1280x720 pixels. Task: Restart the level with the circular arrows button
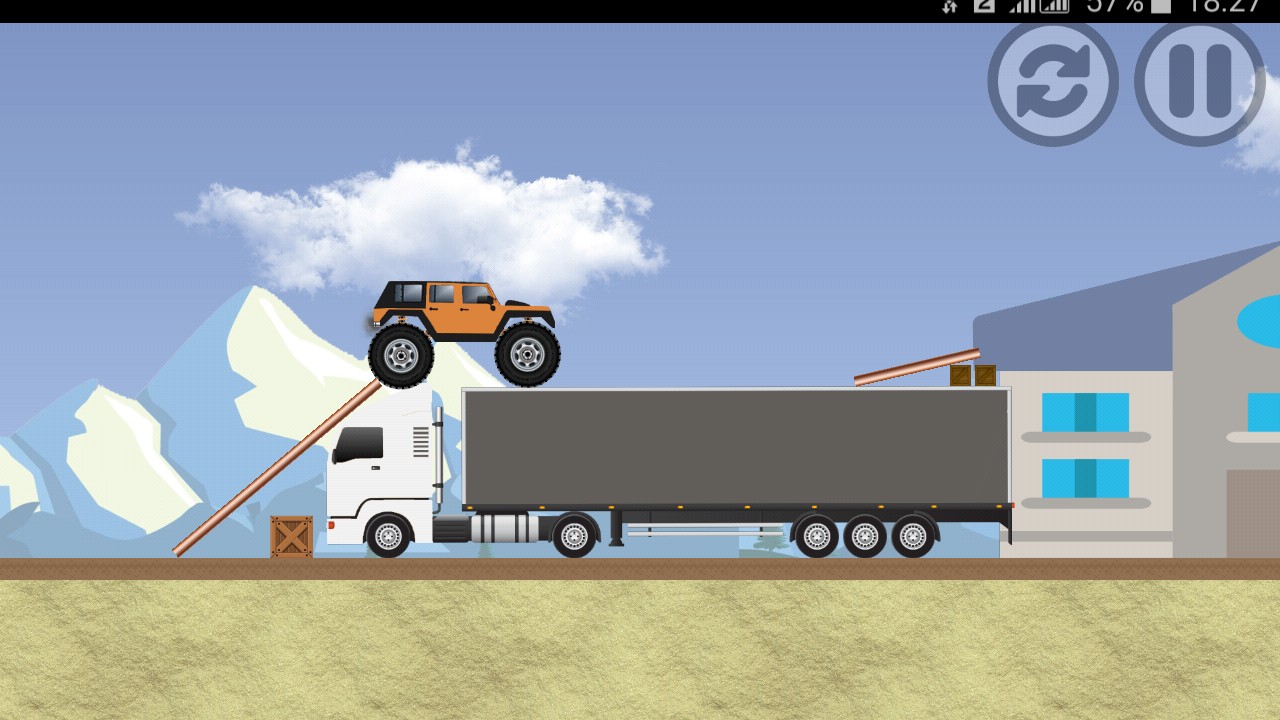(1053, 82)
